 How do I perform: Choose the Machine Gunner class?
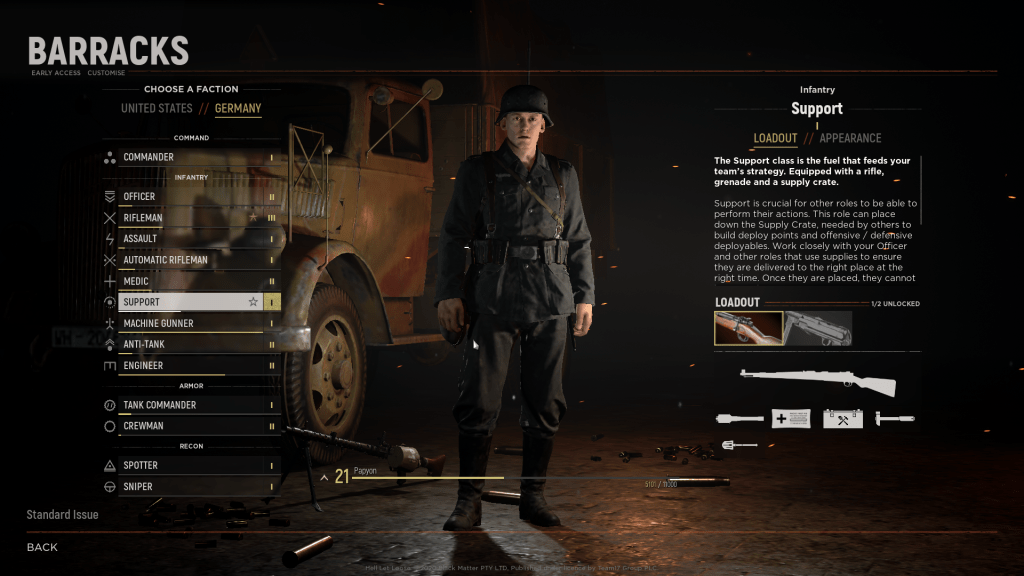pos(190,323)
